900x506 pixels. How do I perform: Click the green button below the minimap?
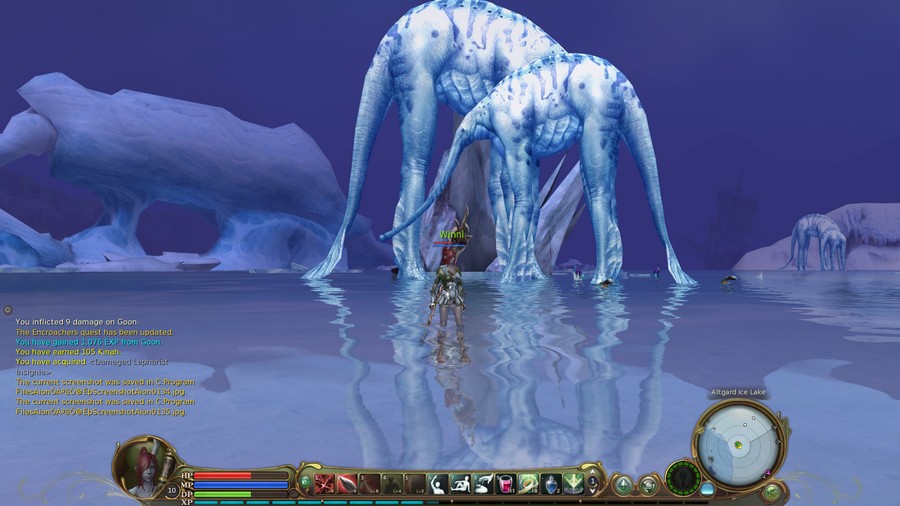click(772, 491)
